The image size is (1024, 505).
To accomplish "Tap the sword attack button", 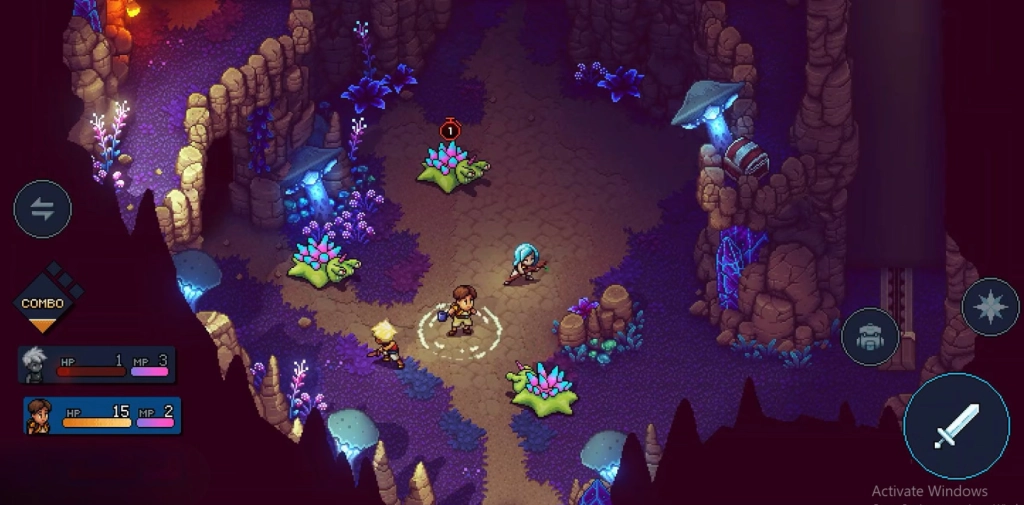I will [x=955, y=426].
